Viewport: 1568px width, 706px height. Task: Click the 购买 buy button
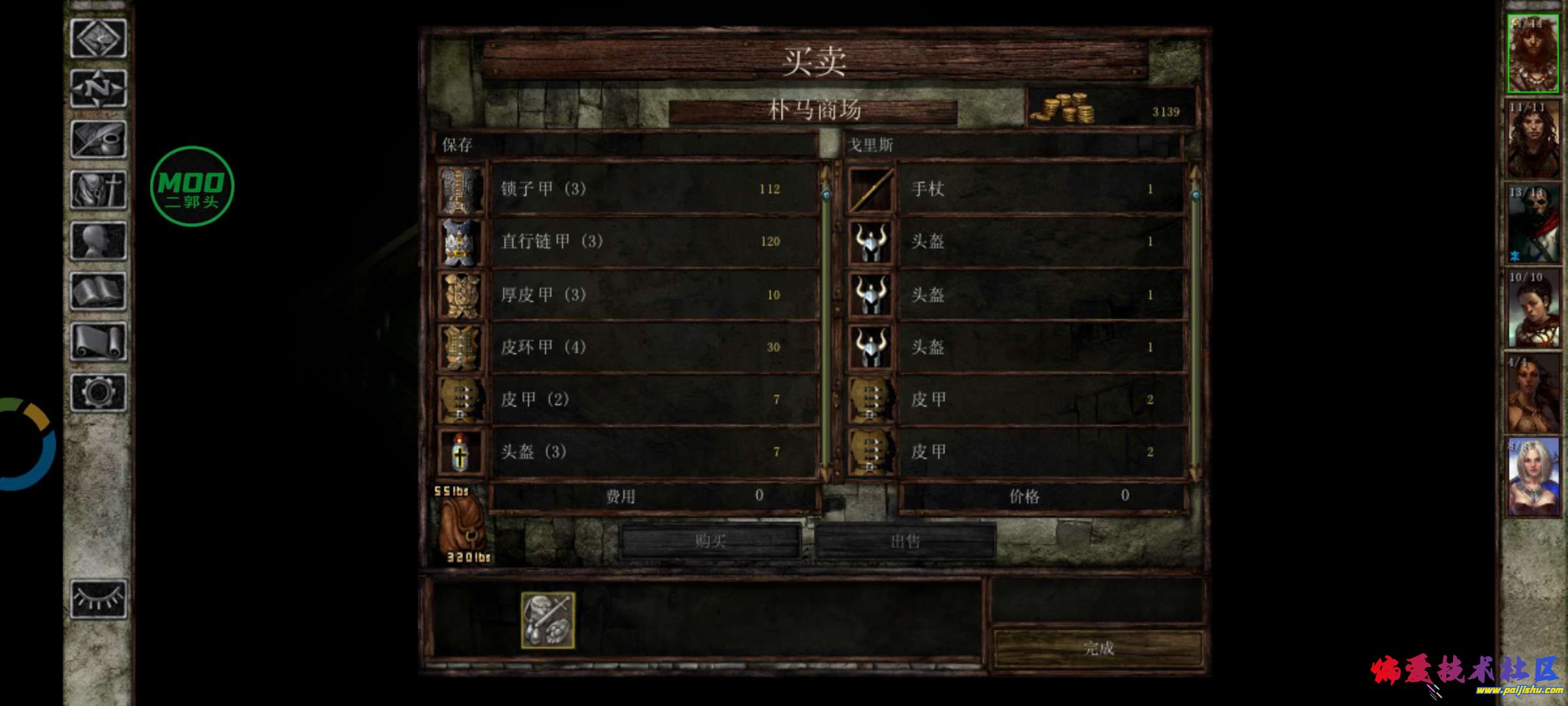pos(710,541)
